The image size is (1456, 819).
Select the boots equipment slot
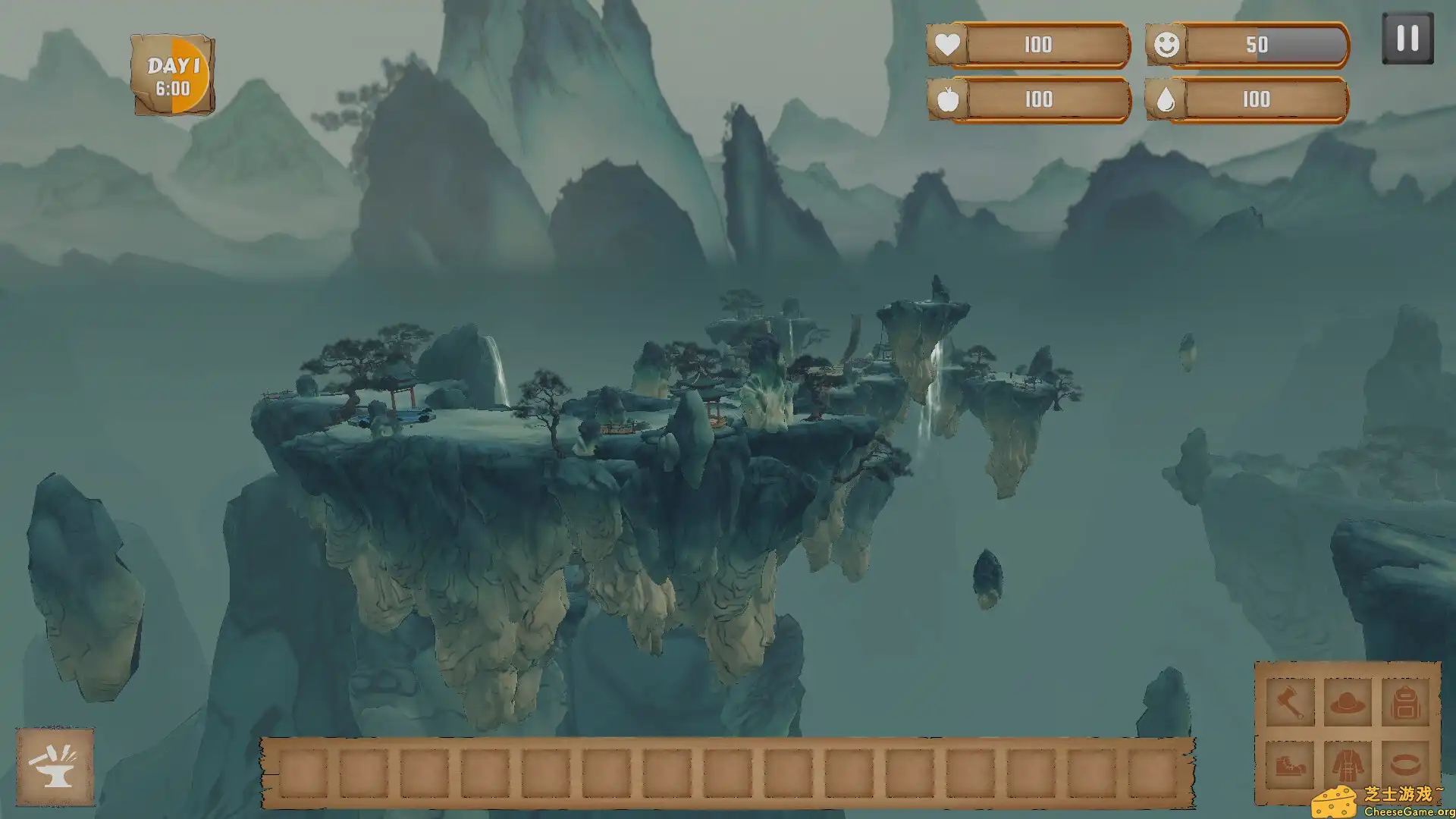(x=1289, y=764)
